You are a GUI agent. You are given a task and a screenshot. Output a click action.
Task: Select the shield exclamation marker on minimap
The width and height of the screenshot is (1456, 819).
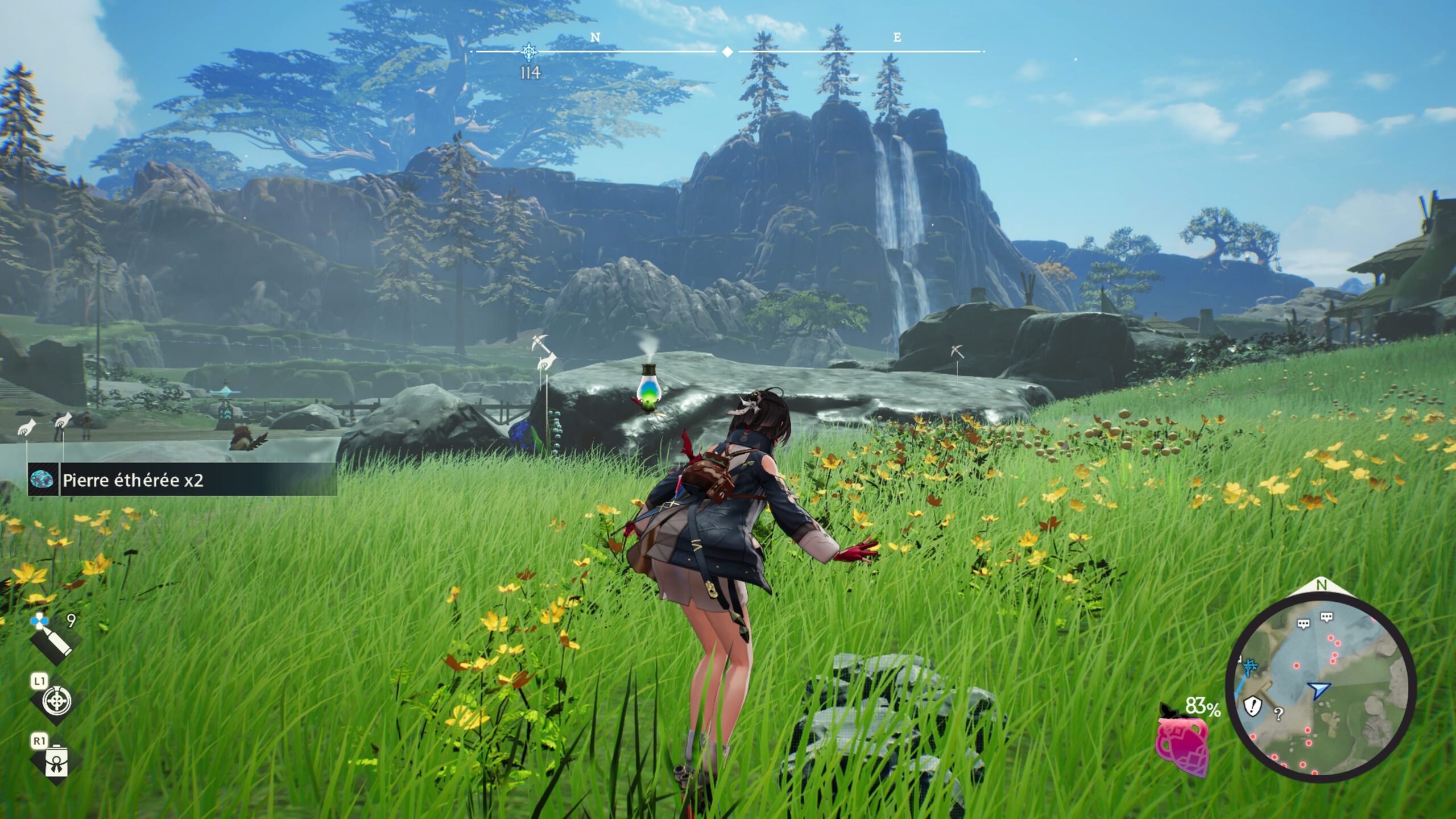(1252, 706)
